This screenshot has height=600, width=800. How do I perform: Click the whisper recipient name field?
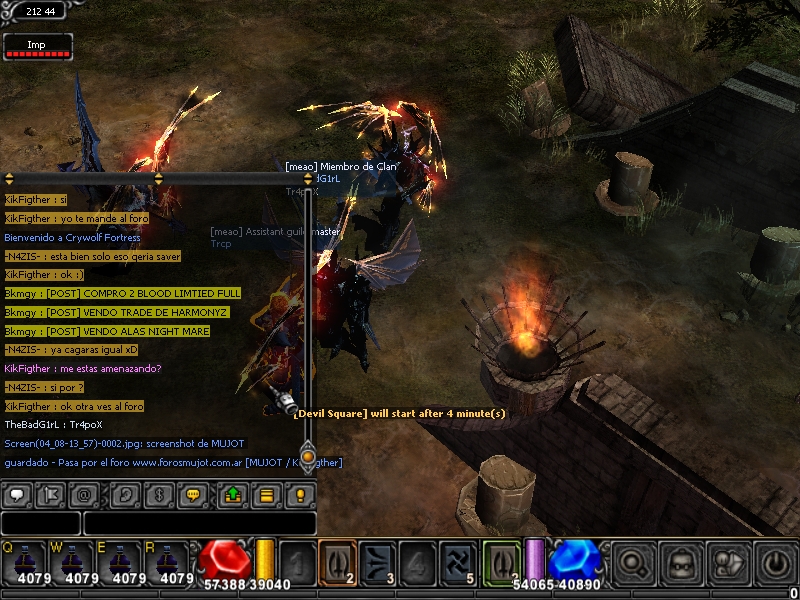point(40,523)
